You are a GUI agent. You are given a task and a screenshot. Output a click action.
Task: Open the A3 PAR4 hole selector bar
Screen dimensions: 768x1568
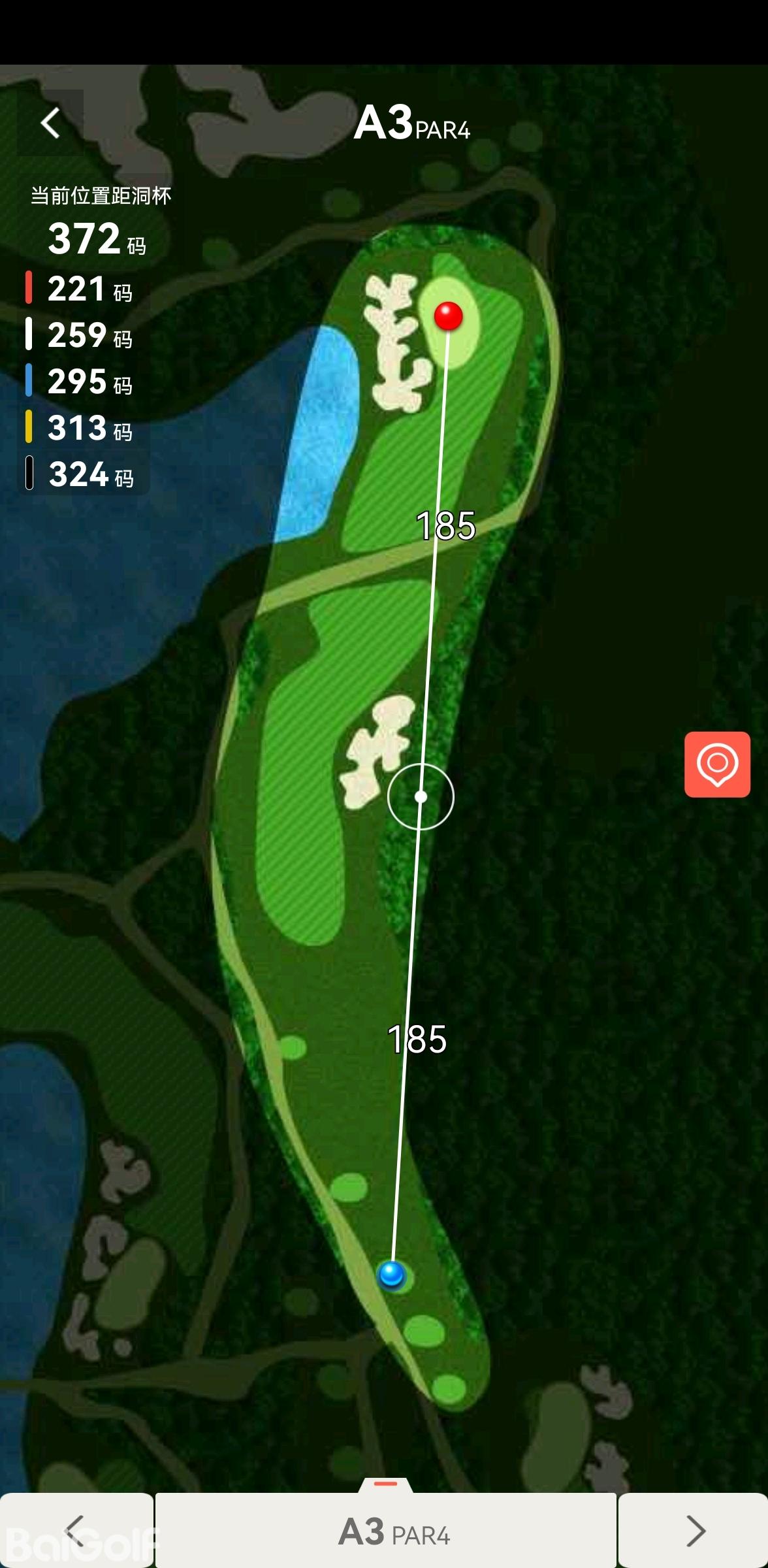coord(386,1530)
